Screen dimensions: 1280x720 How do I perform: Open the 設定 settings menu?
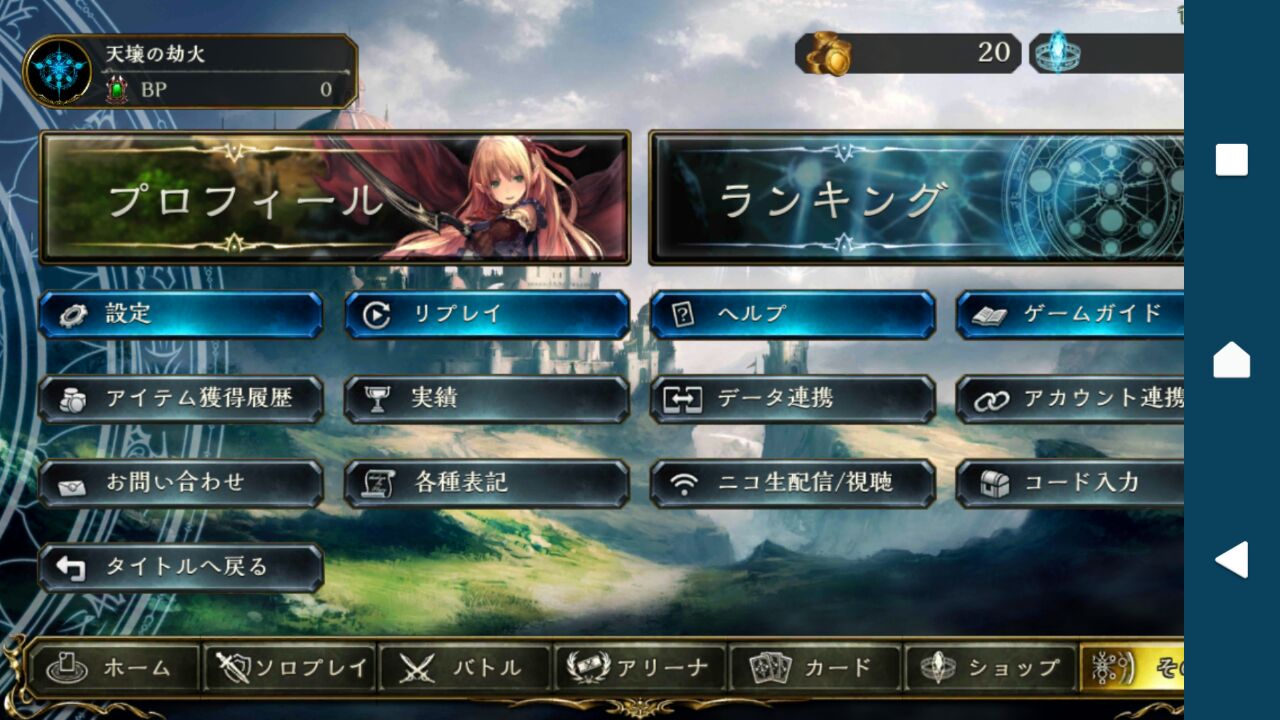point(181,315)
